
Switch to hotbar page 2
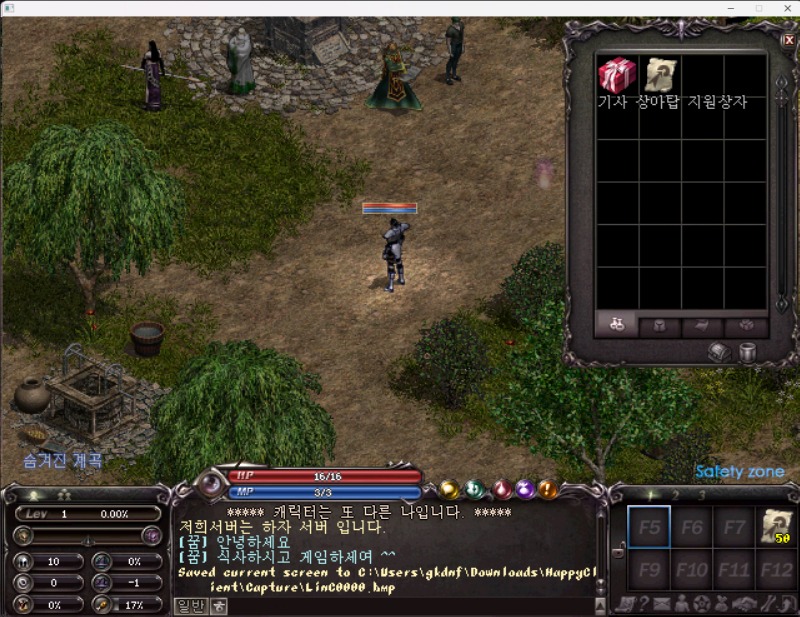(676, 494)
